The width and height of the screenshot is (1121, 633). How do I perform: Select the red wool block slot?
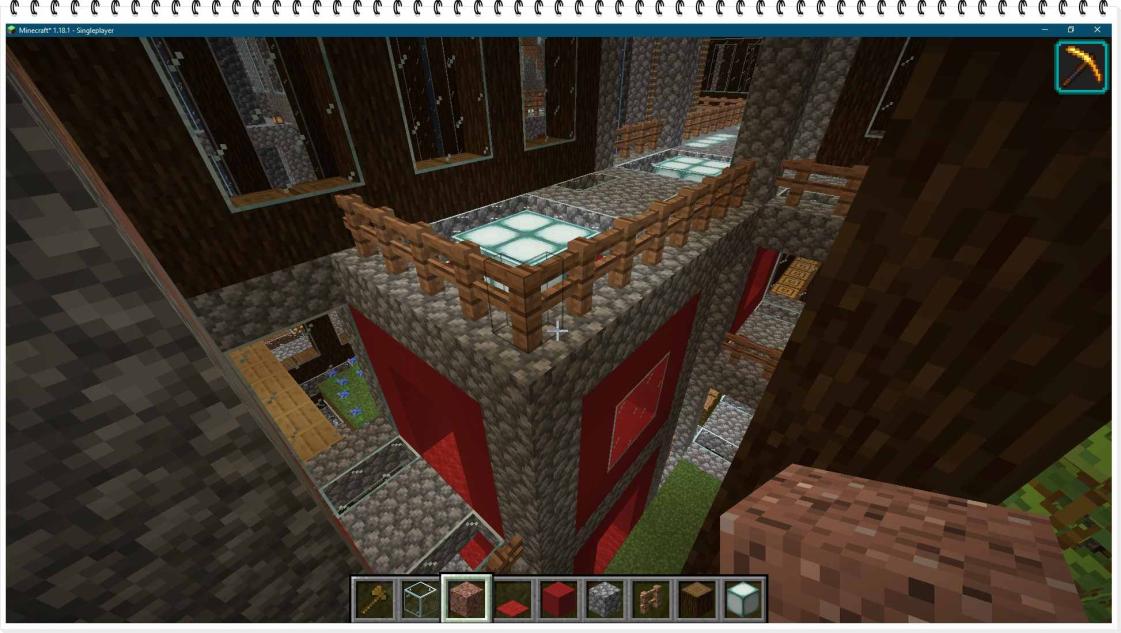(559, 599)
